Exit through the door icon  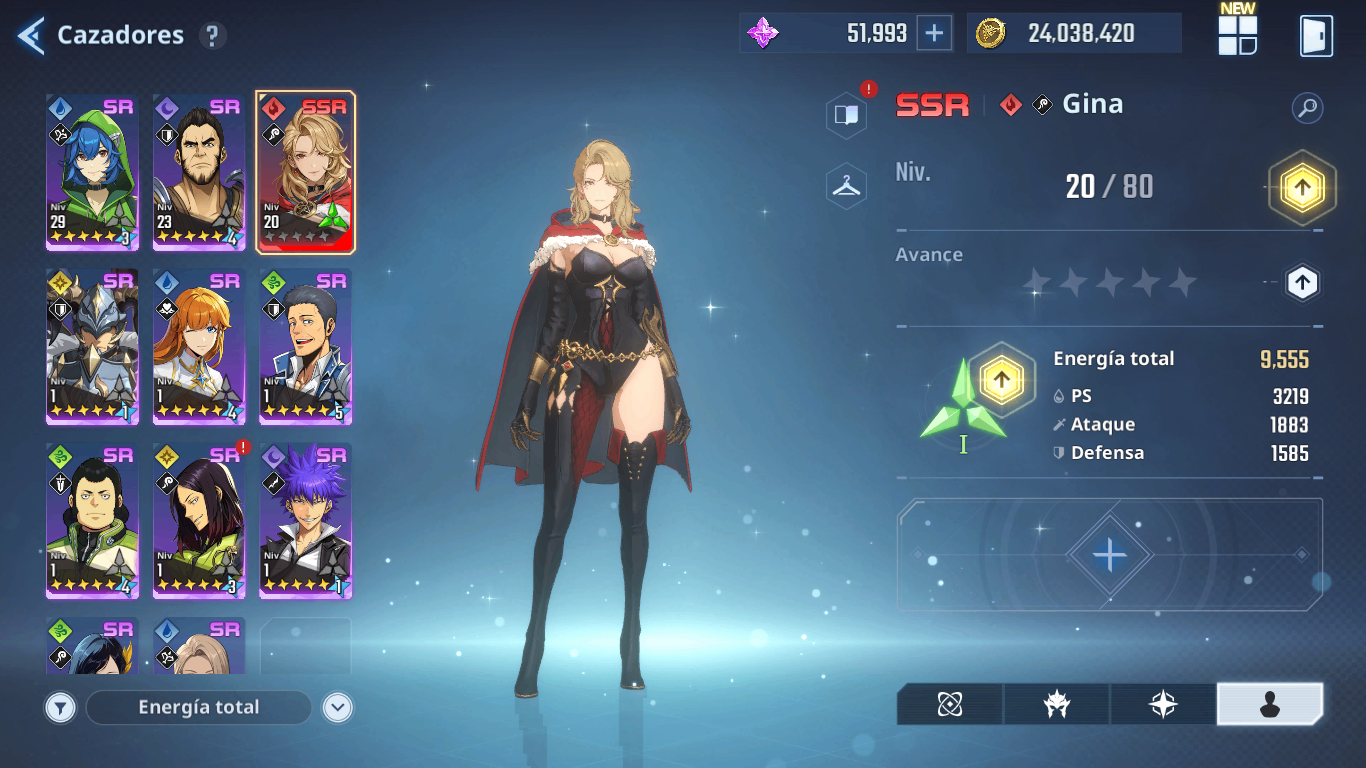coord(1316,36)
